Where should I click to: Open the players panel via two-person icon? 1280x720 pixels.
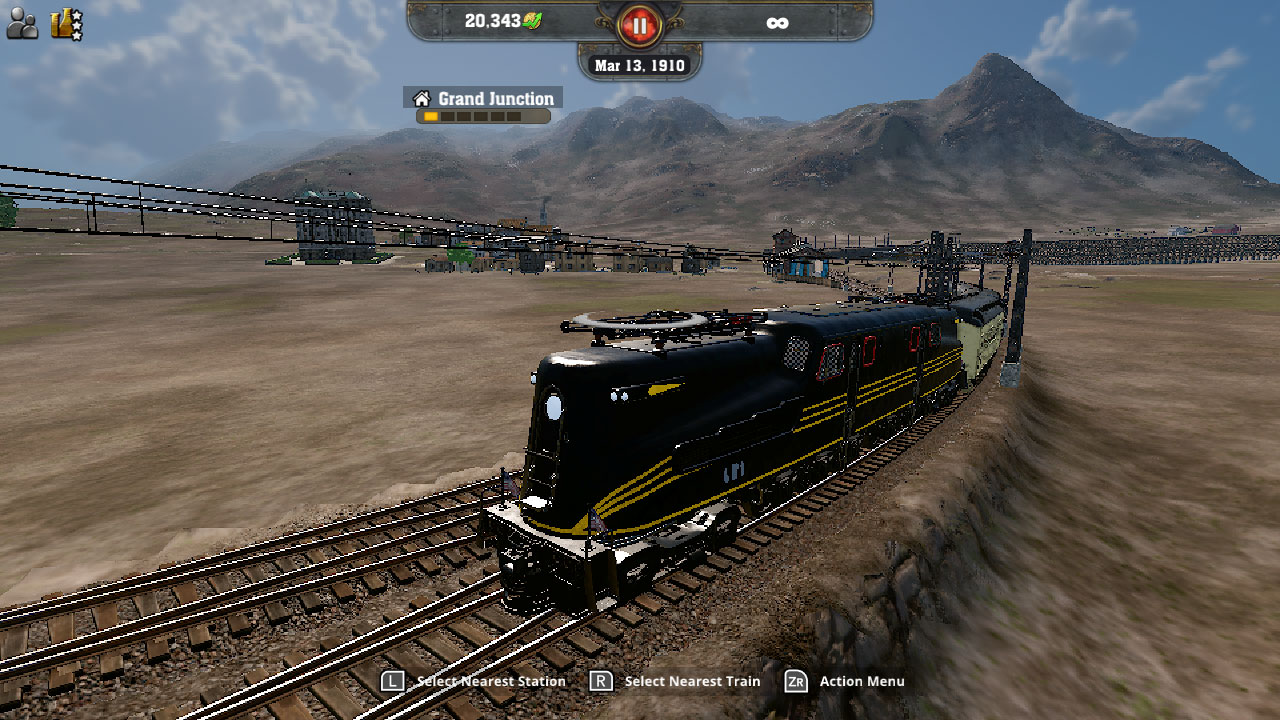(x=21, y=21)
